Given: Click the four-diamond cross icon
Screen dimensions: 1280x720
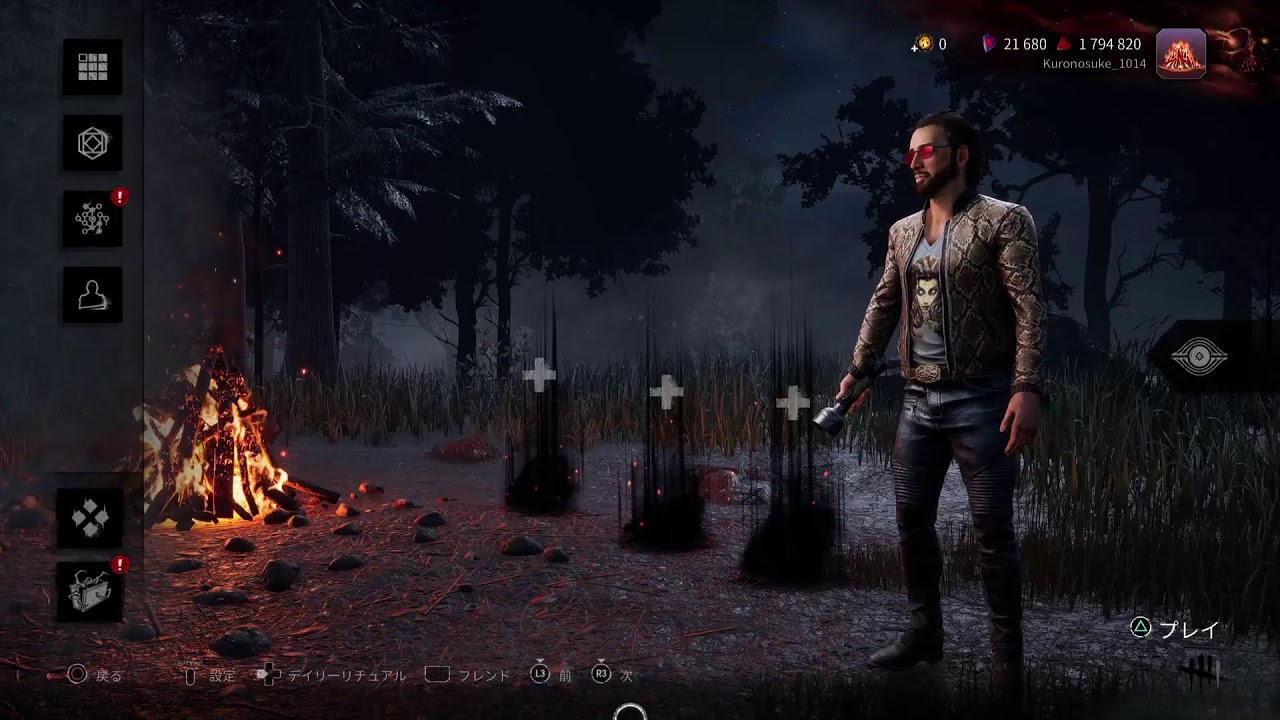Looking at the screenshot, I should click(x=90, y=518).
